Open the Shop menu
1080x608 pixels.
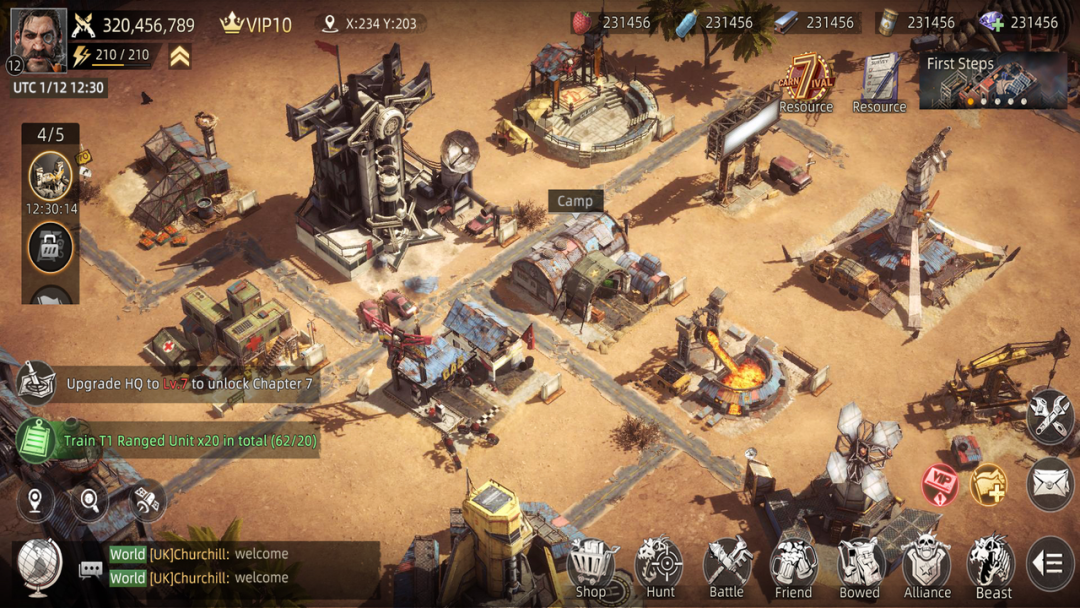click(591, 568)
